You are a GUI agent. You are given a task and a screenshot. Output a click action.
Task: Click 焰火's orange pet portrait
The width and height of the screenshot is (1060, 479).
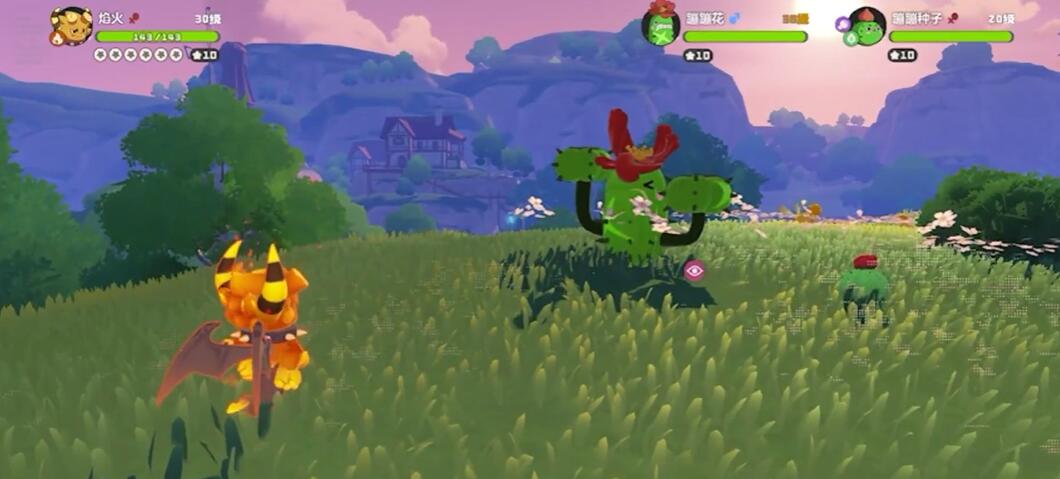(x=70, y=25)
